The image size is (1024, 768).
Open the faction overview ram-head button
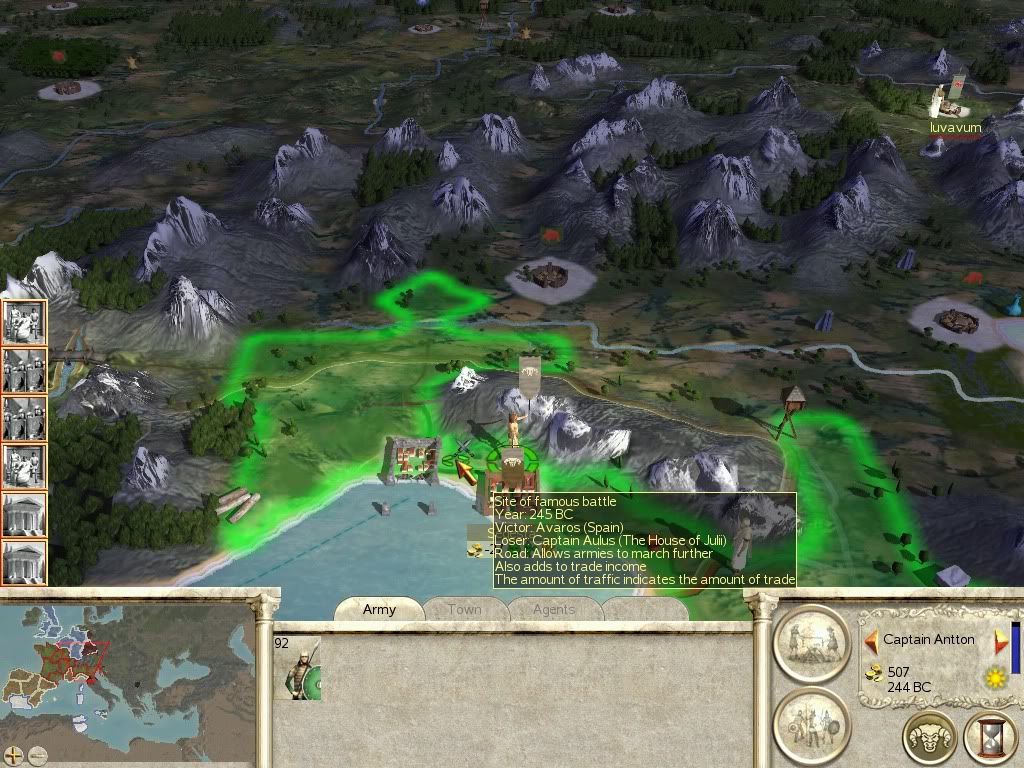(929, 739)
